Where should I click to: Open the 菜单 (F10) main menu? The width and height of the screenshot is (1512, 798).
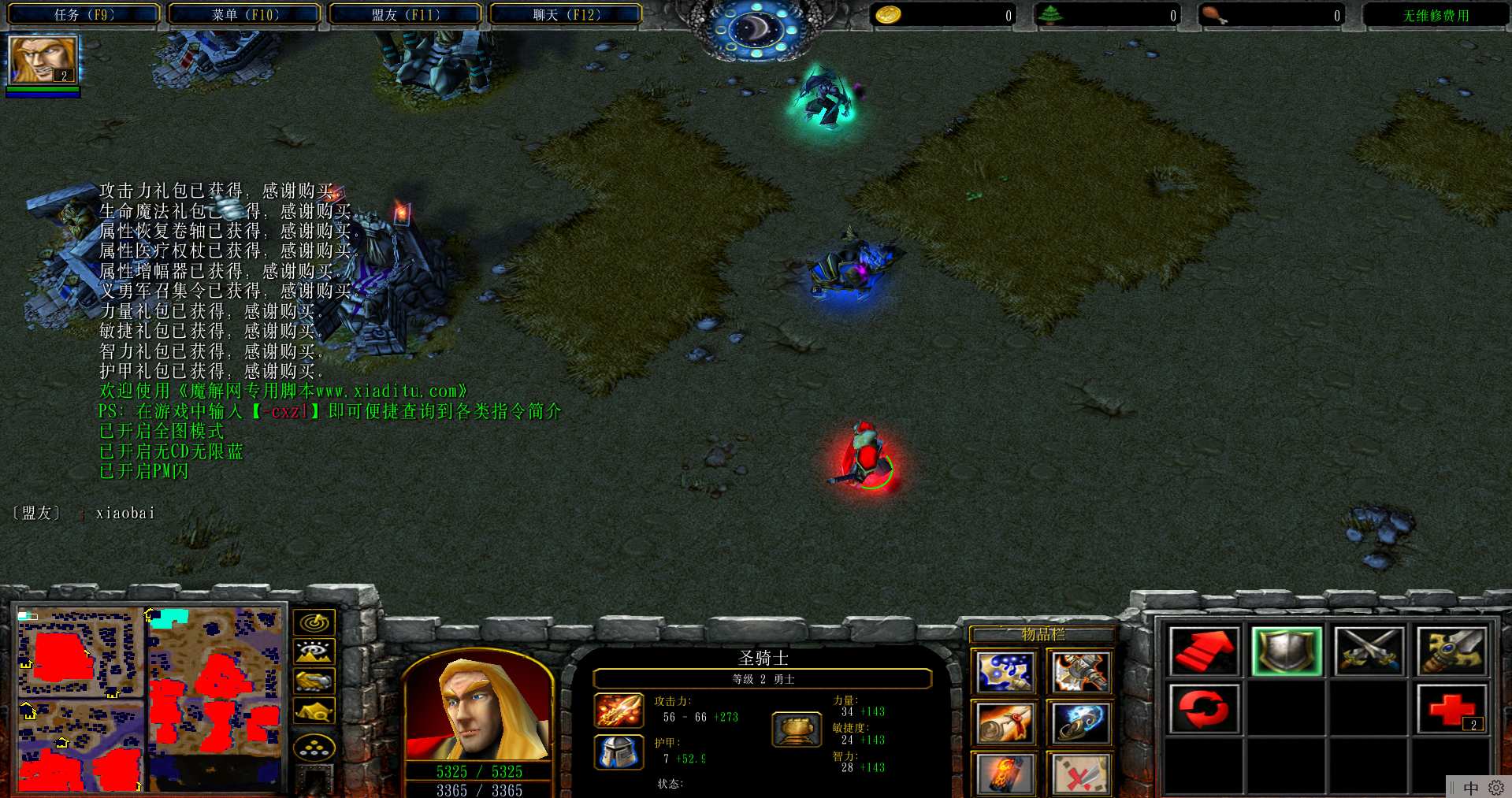244,14
